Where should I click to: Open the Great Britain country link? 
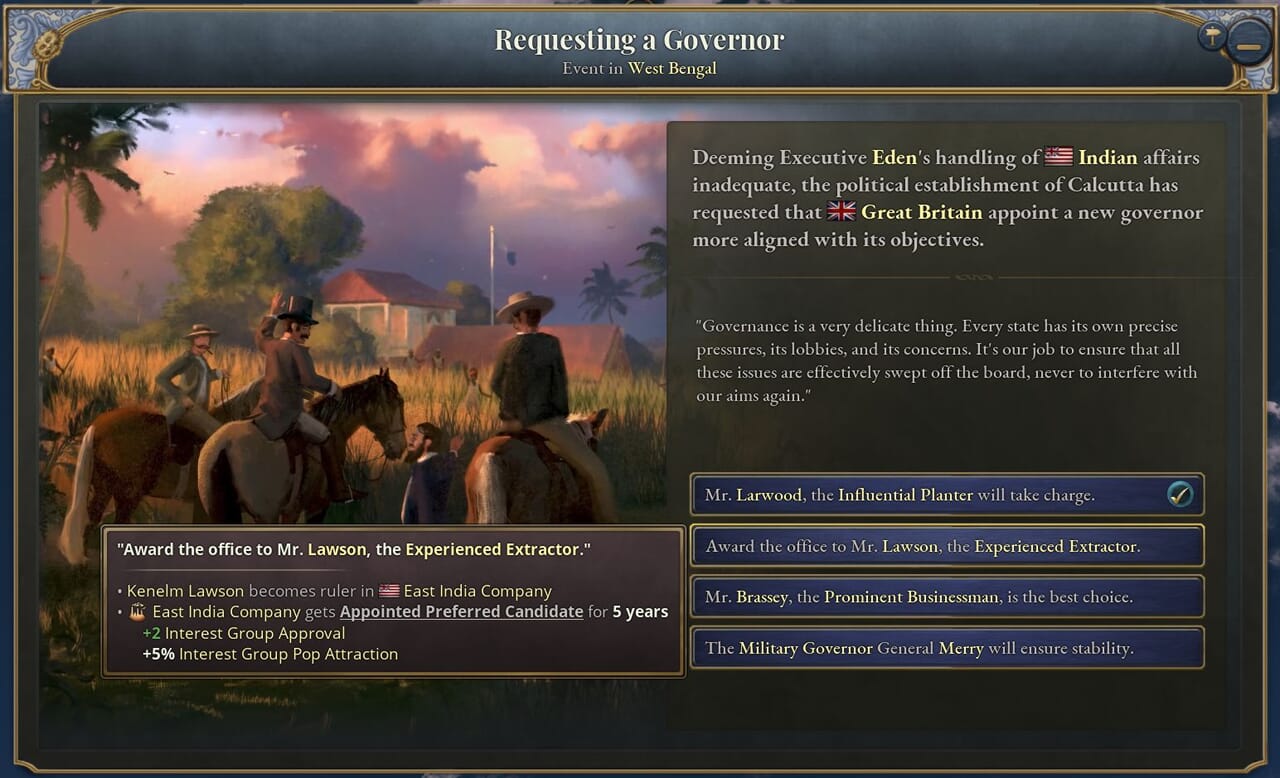pyautogui.click(x=921, y=212)
